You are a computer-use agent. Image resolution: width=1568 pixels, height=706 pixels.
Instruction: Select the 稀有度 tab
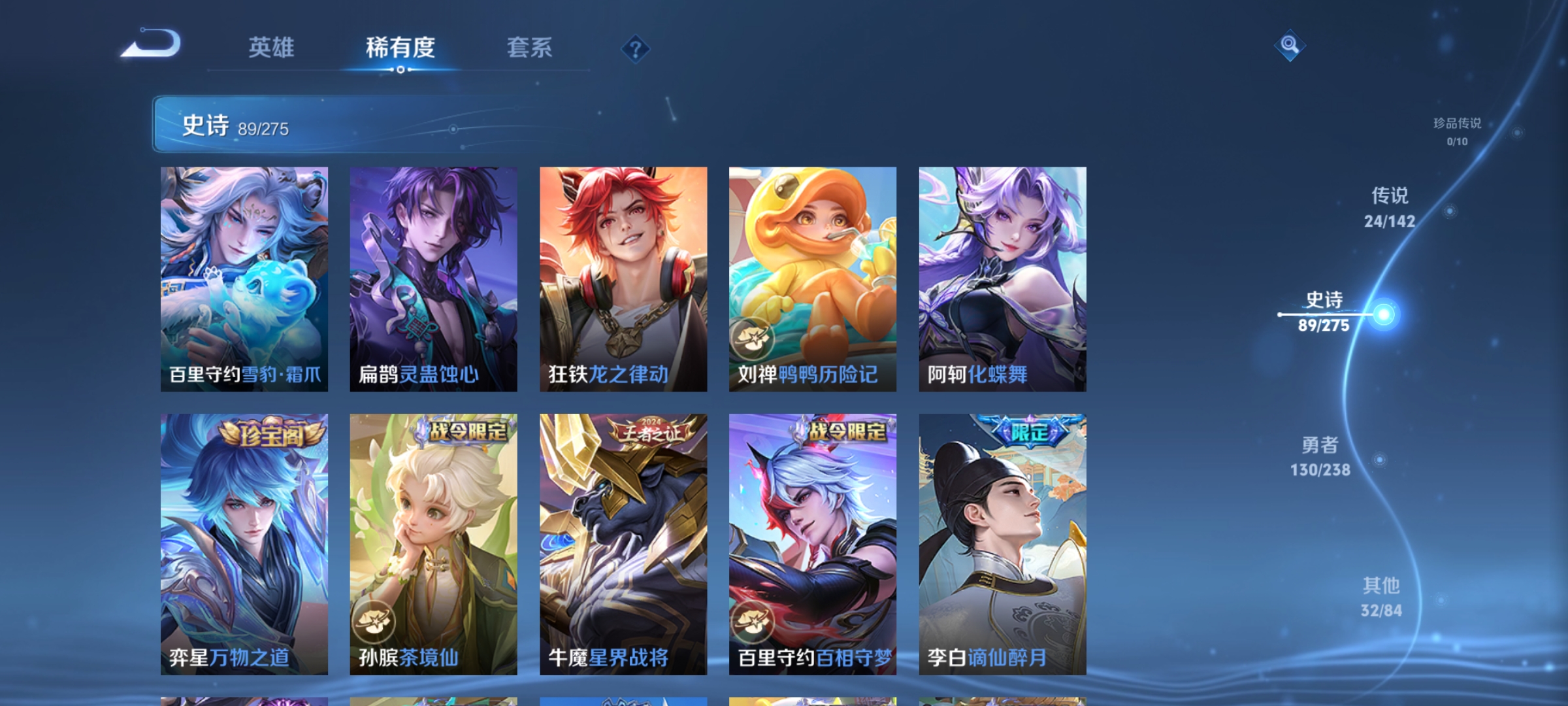400,48
